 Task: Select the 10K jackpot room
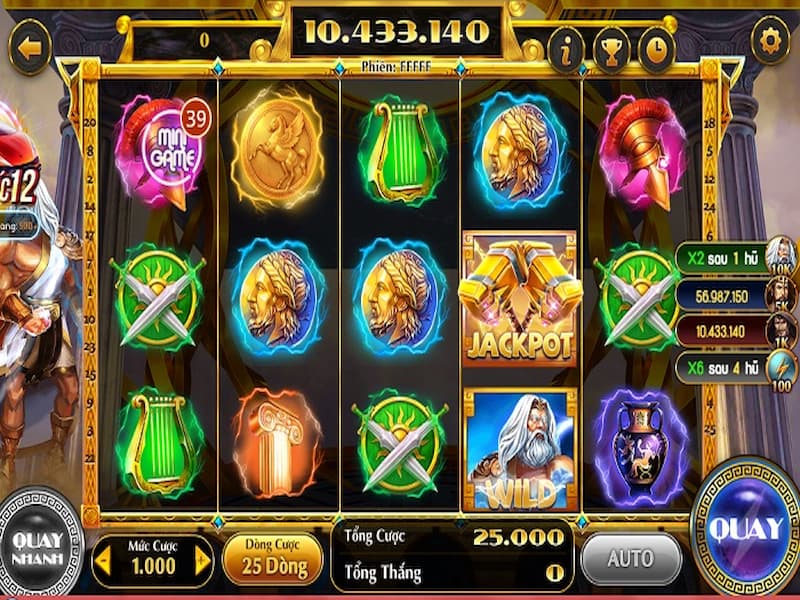(781, 257)
